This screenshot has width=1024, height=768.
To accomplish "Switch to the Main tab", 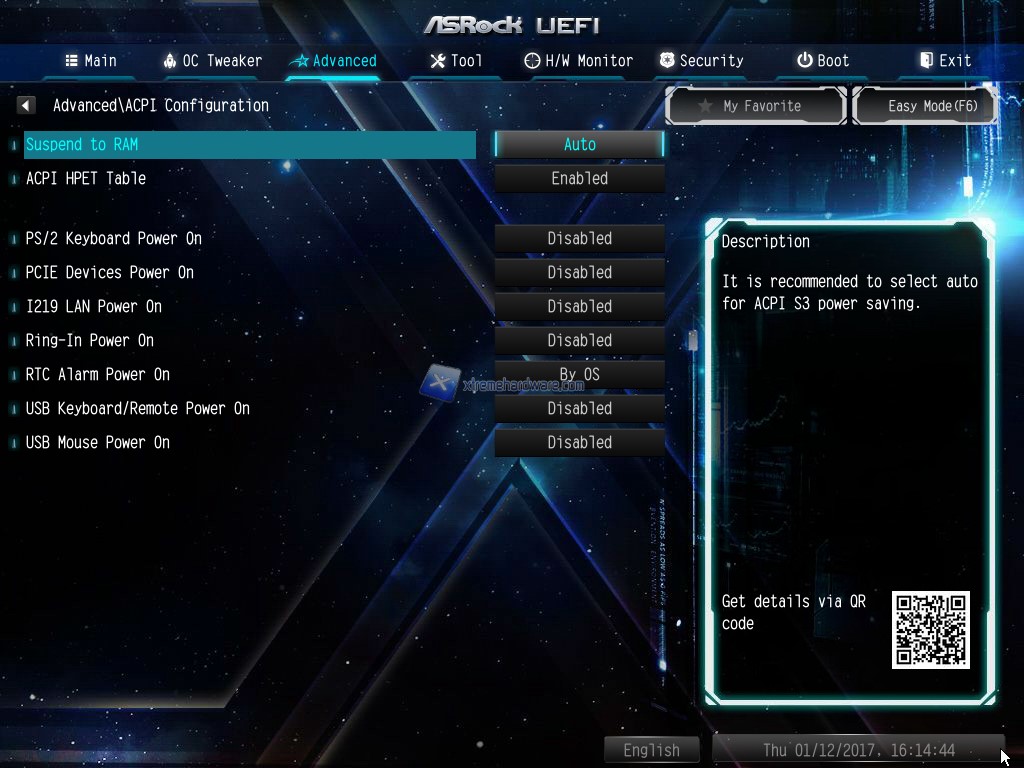I will pos(91,60).
